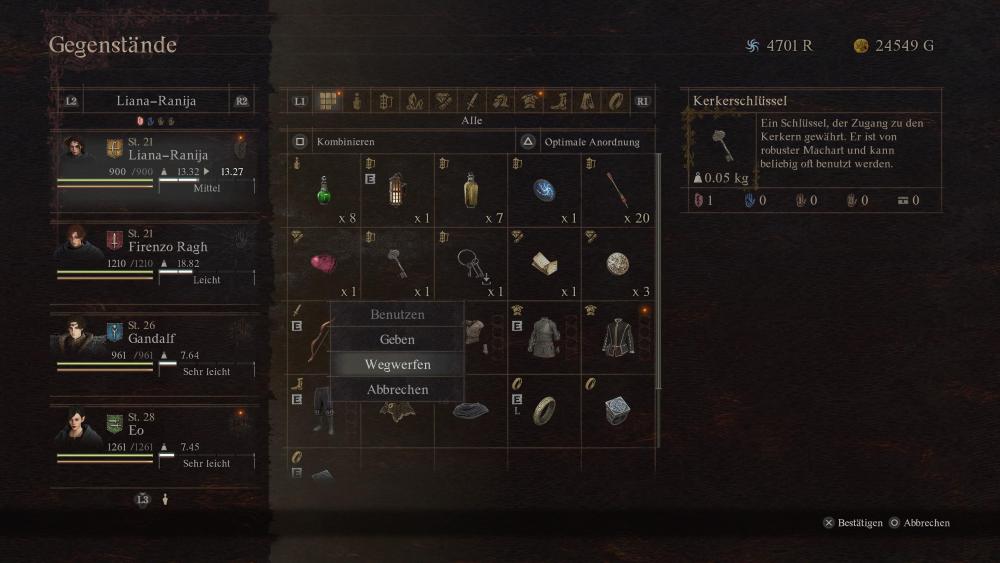Choose Wegwerfen in the context menu

click(397, 365)
